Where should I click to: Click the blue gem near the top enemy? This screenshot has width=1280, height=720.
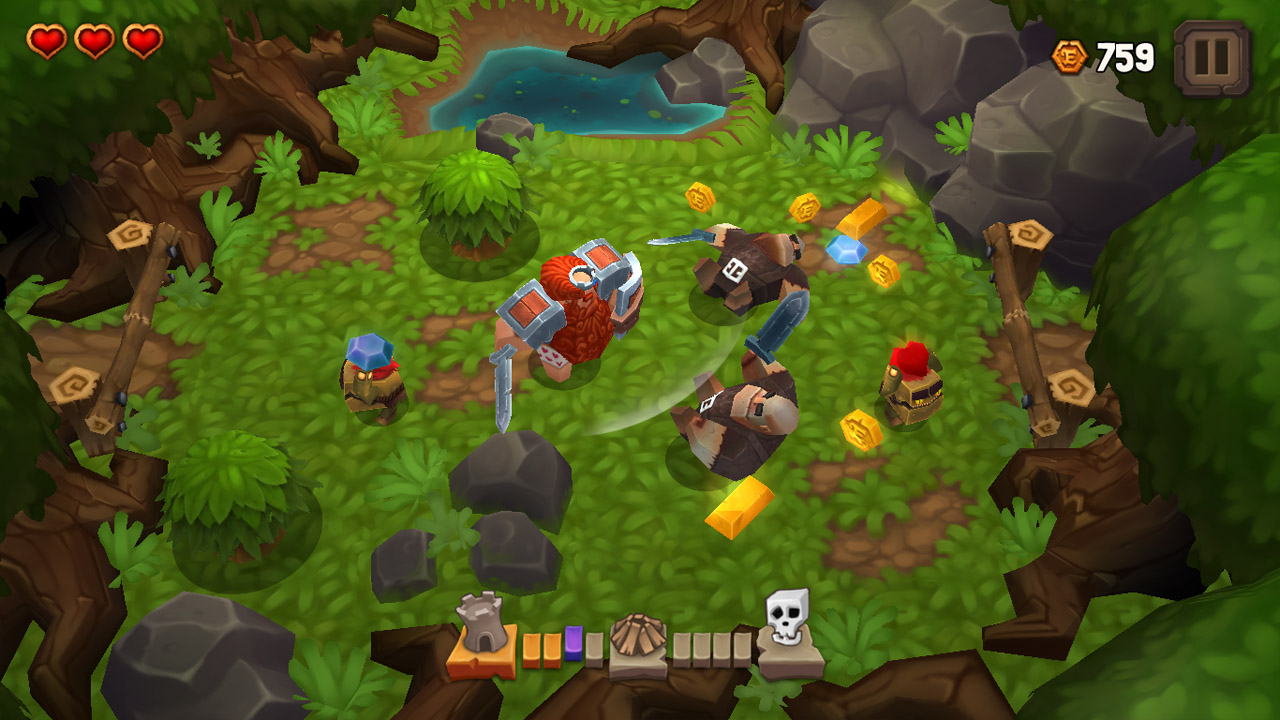click(x=845, y=251)
